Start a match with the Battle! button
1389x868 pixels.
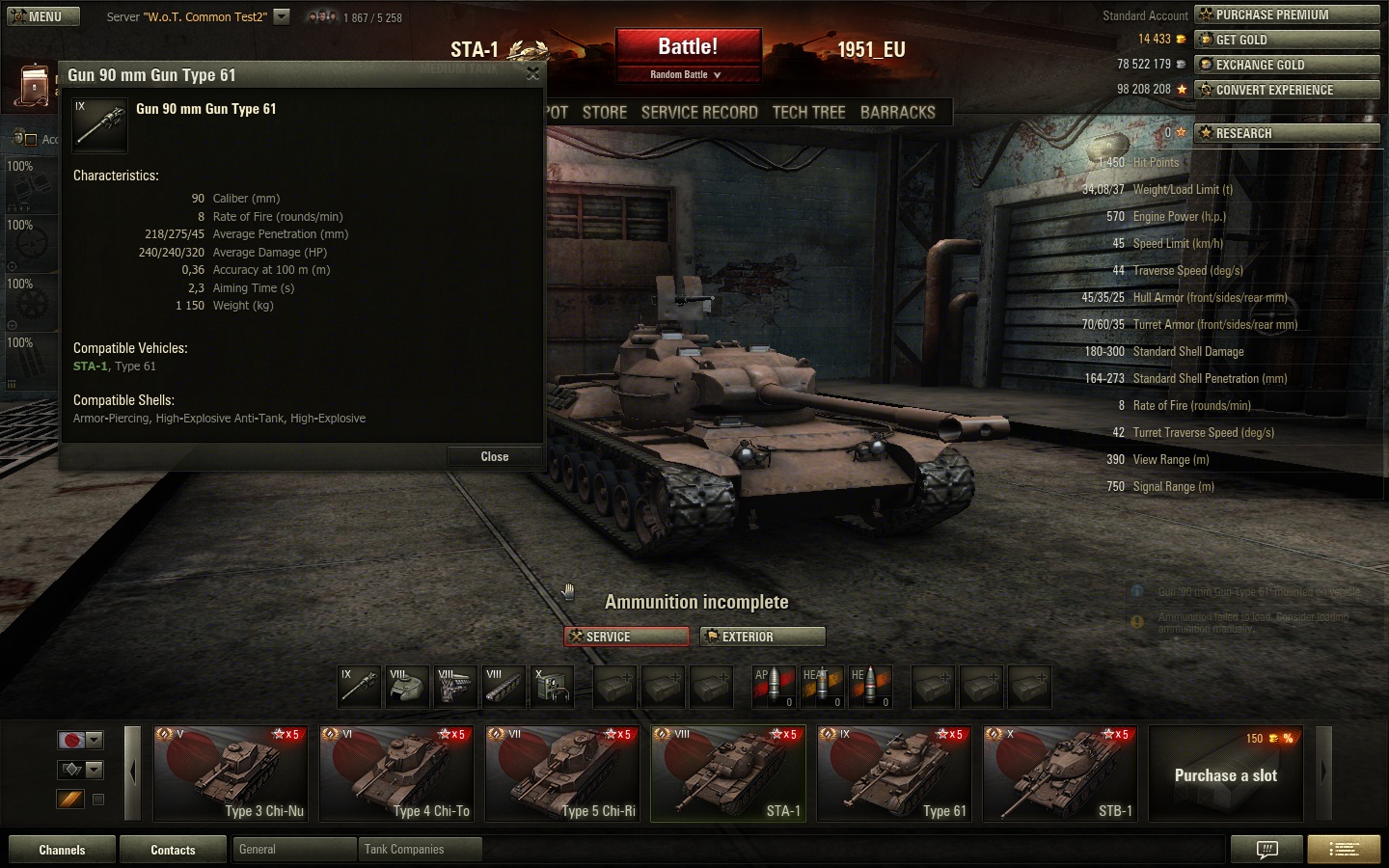click(688, 48)
